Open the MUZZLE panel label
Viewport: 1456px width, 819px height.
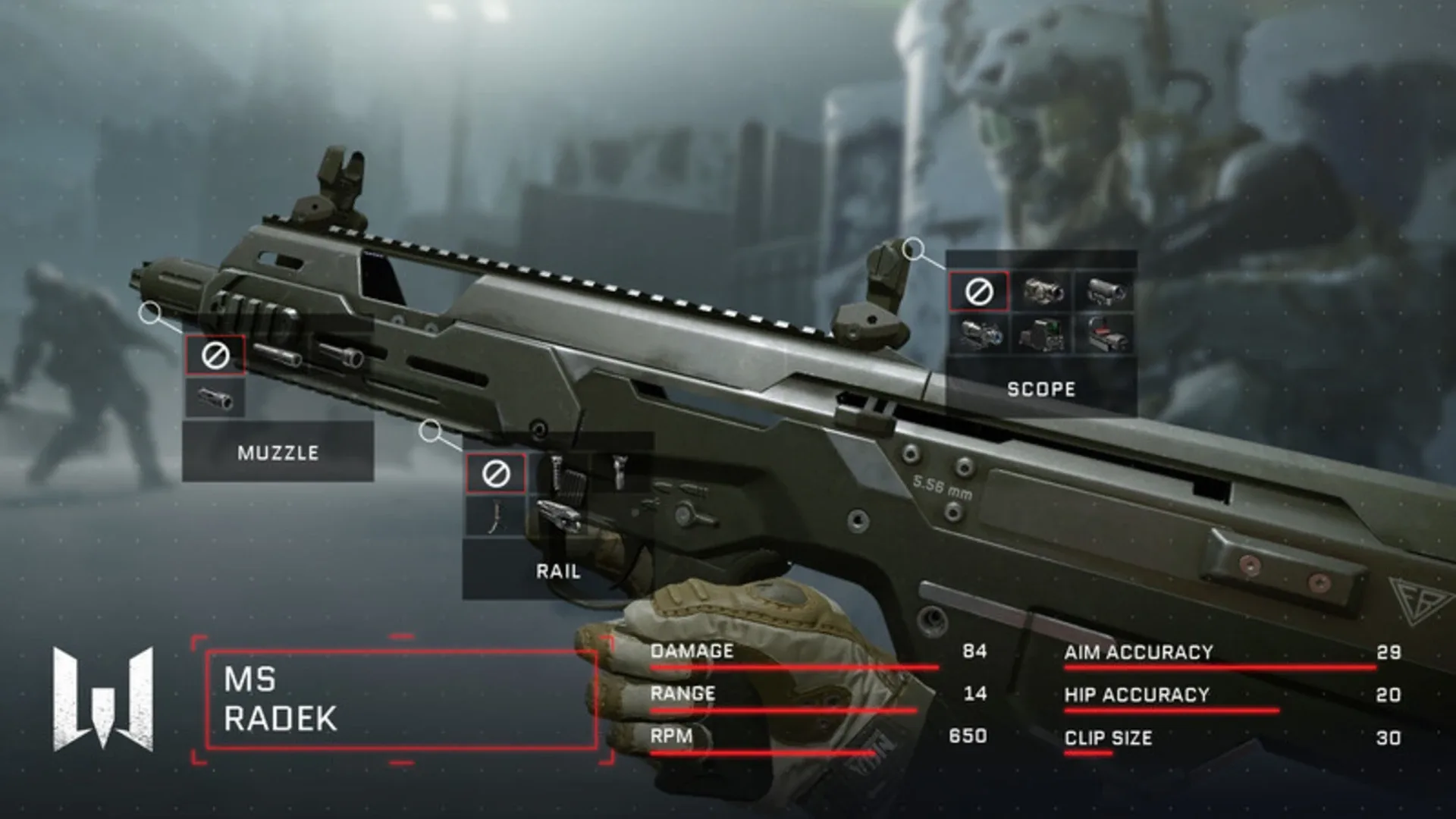[x=277, y=454]
